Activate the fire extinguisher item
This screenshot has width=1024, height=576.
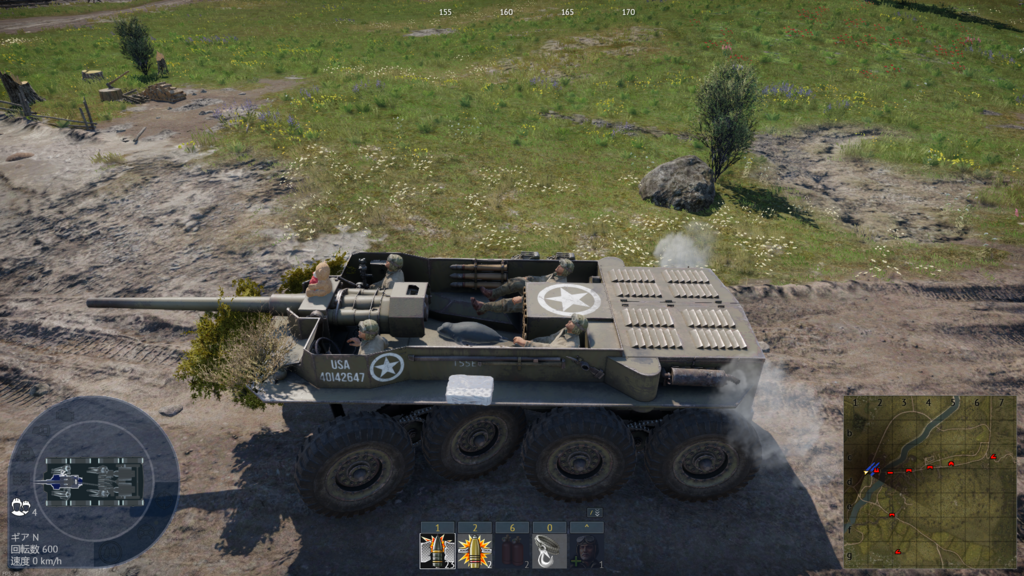(512, 550)
